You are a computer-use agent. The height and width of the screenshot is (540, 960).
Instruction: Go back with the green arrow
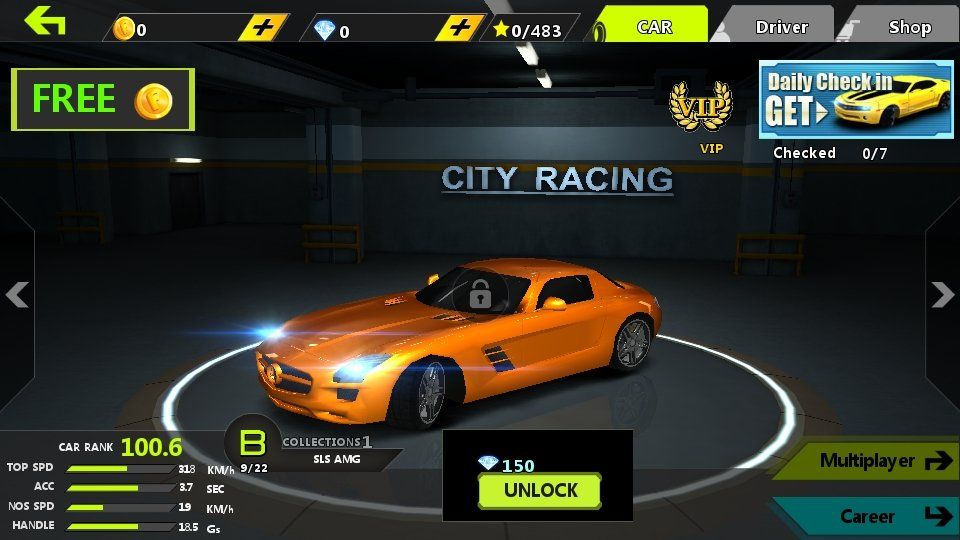[x=45, y=21]
